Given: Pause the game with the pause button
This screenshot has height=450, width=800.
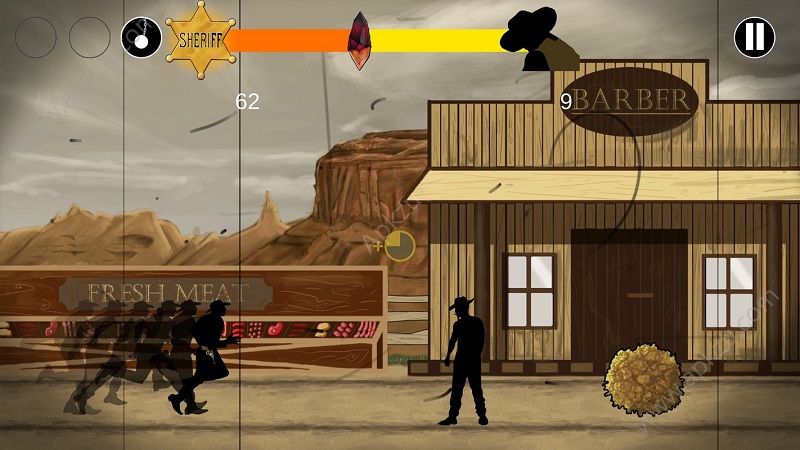Looking at the screenshot, I should coord(754,38).
